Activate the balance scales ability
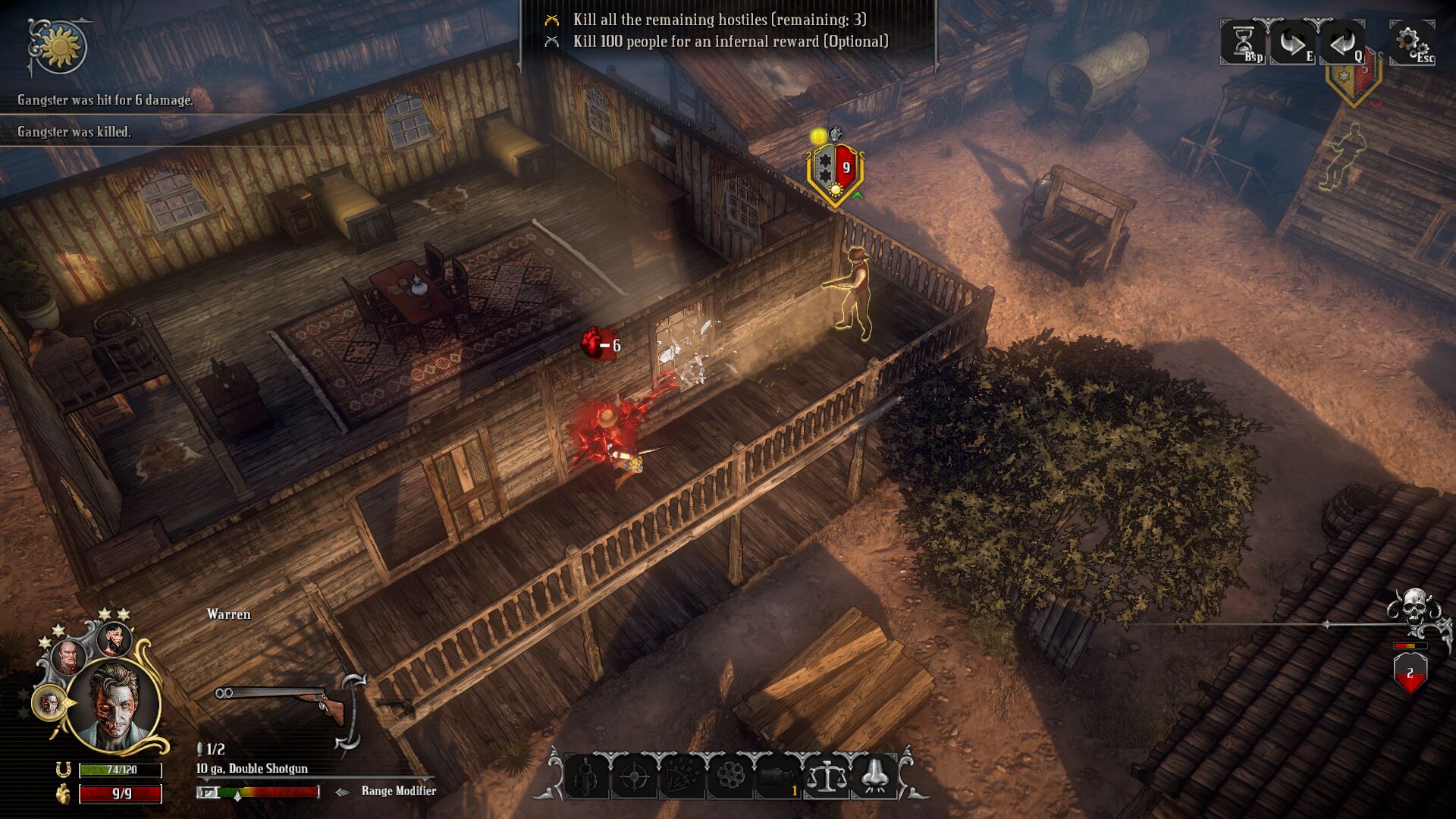Image resolution: width=1456 pixels, height=819 pixels. [x=826, y=777]
